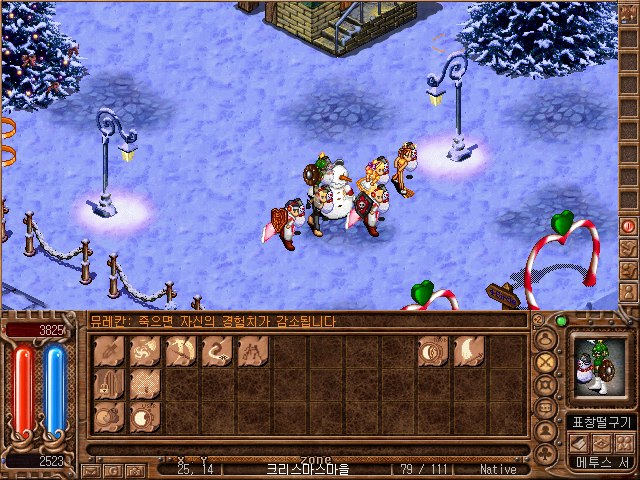The image size is (640, 480).
Task: Select the dagger skill slot
Action: coord(111,350)
